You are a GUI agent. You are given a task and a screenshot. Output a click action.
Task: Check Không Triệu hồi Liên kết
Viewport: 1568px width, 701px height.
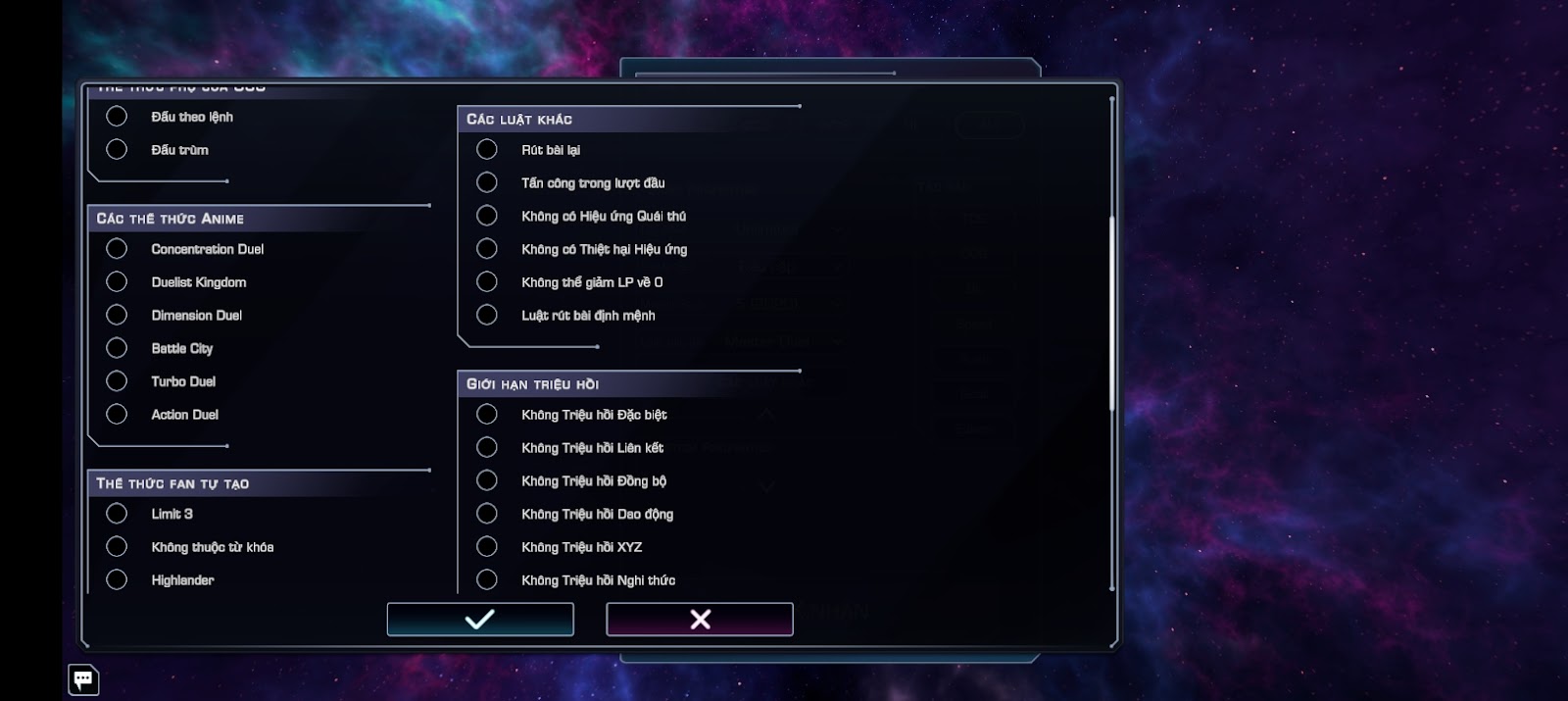(x=487, y=448)
